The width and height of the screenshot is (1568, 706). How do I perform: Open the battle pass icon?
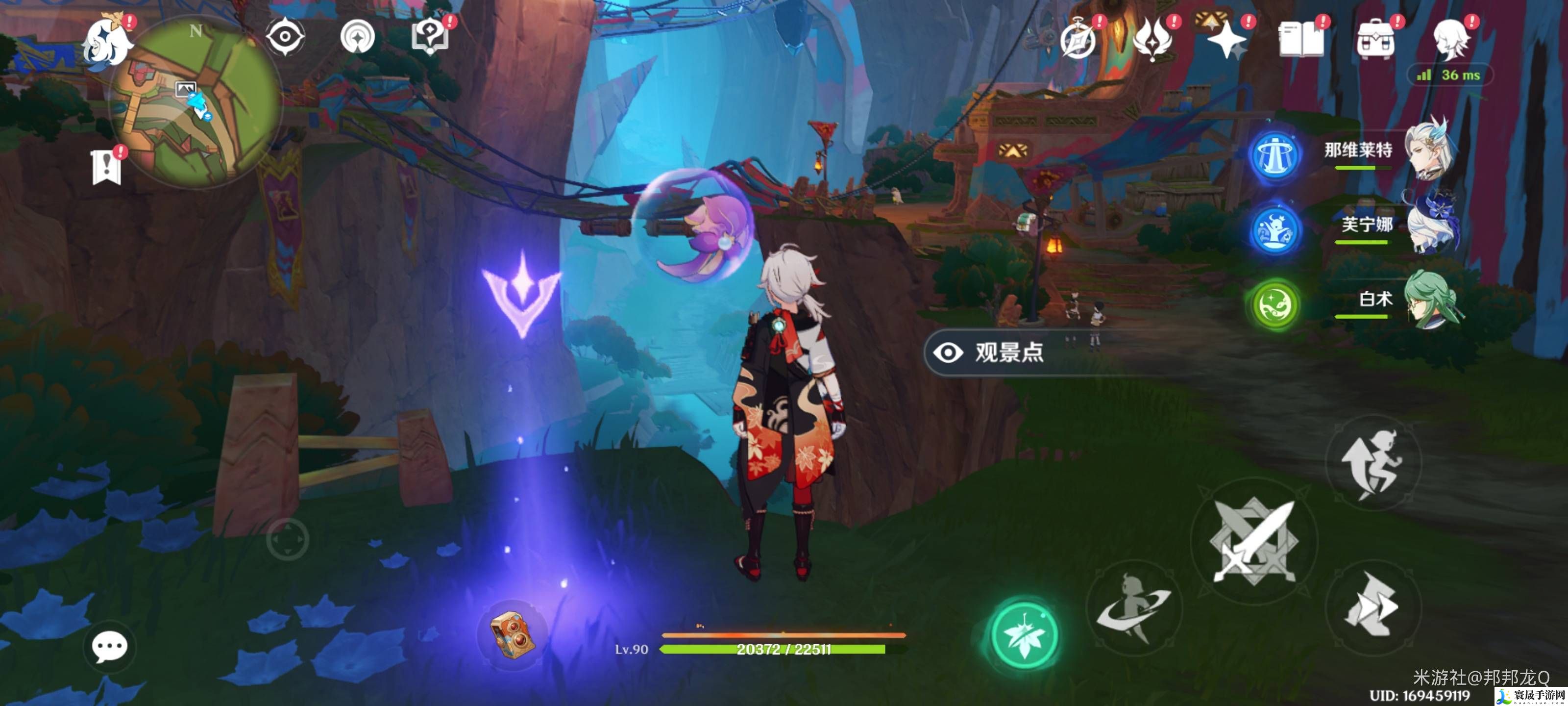[1152, 40]
